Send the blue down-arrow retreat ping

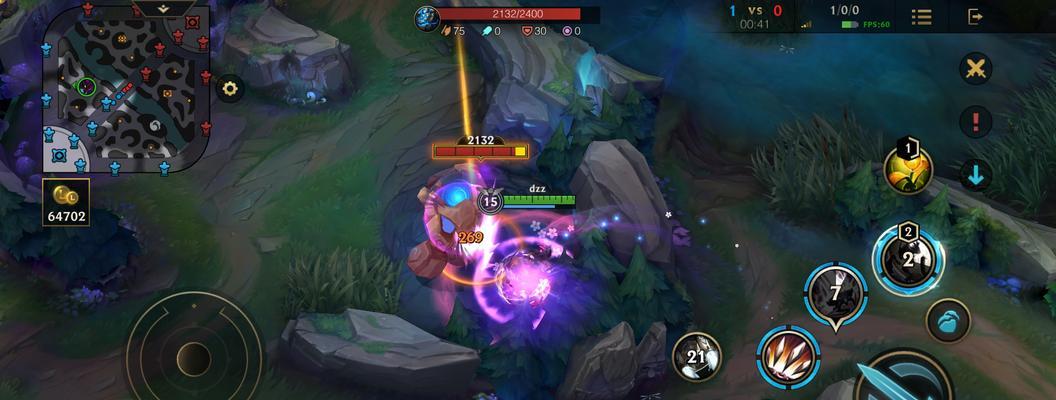tap(975, 175)
